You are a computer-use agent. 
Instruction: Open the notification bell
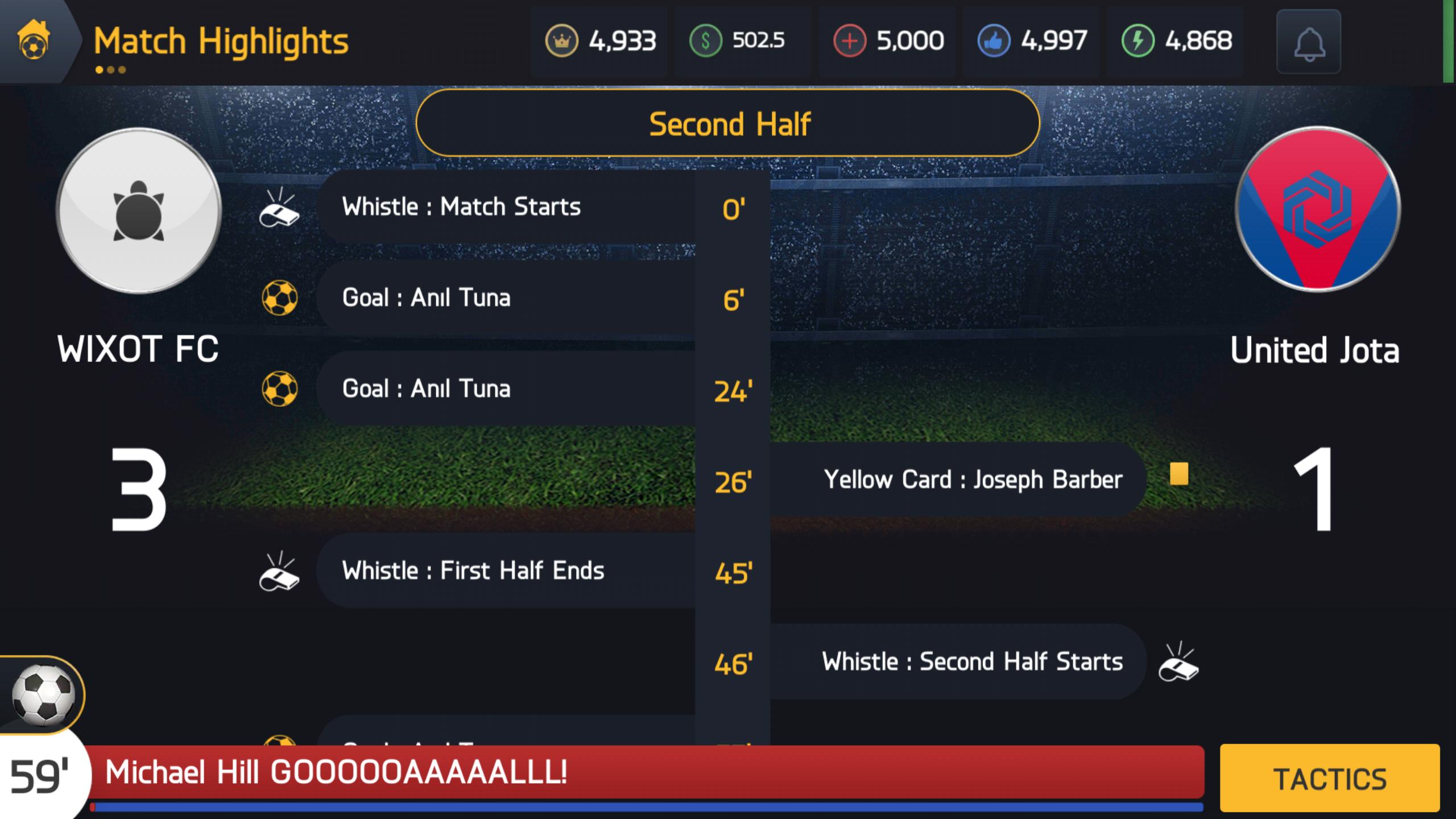pyautogui.click(x=1309, y=42)
